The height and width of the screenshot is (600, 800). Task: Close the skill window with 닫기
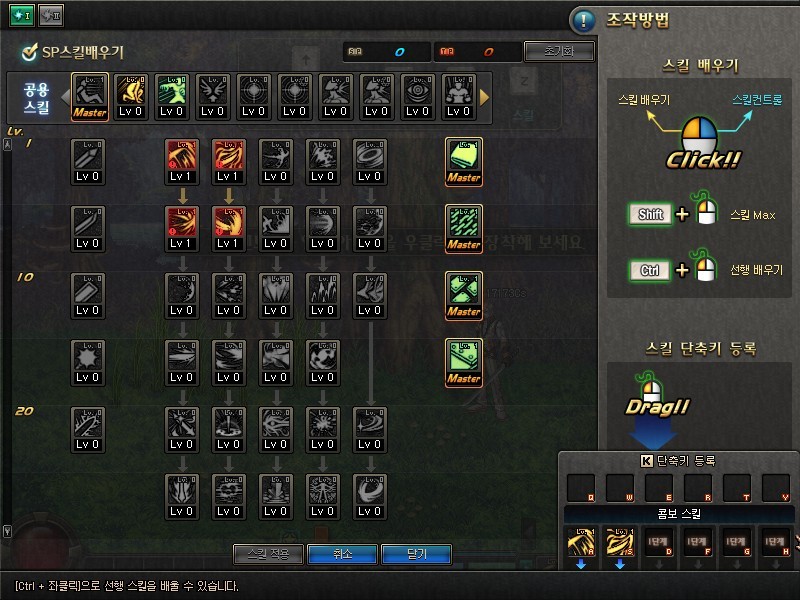point(417,554)
